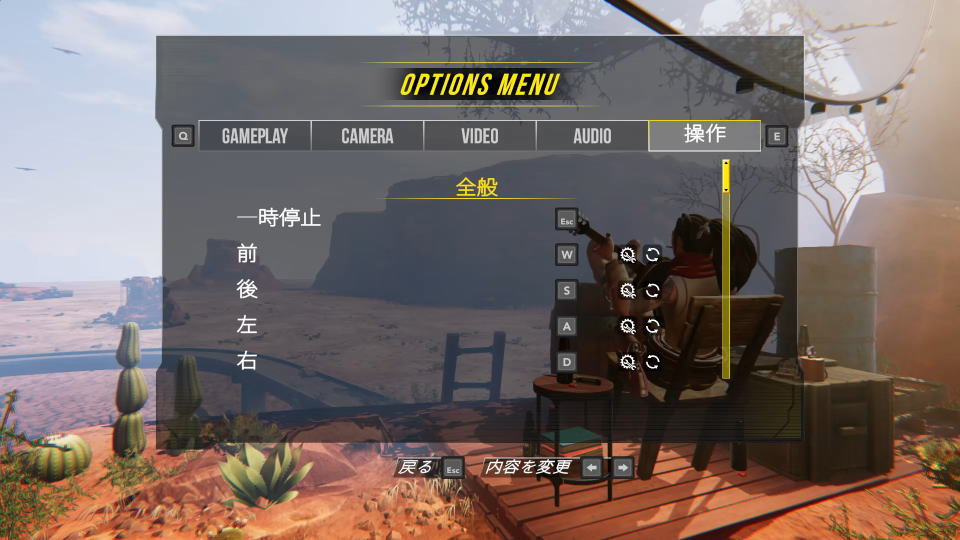Select the VIDEO tab
The image size is (960, 540).
(x=480, y=136)
